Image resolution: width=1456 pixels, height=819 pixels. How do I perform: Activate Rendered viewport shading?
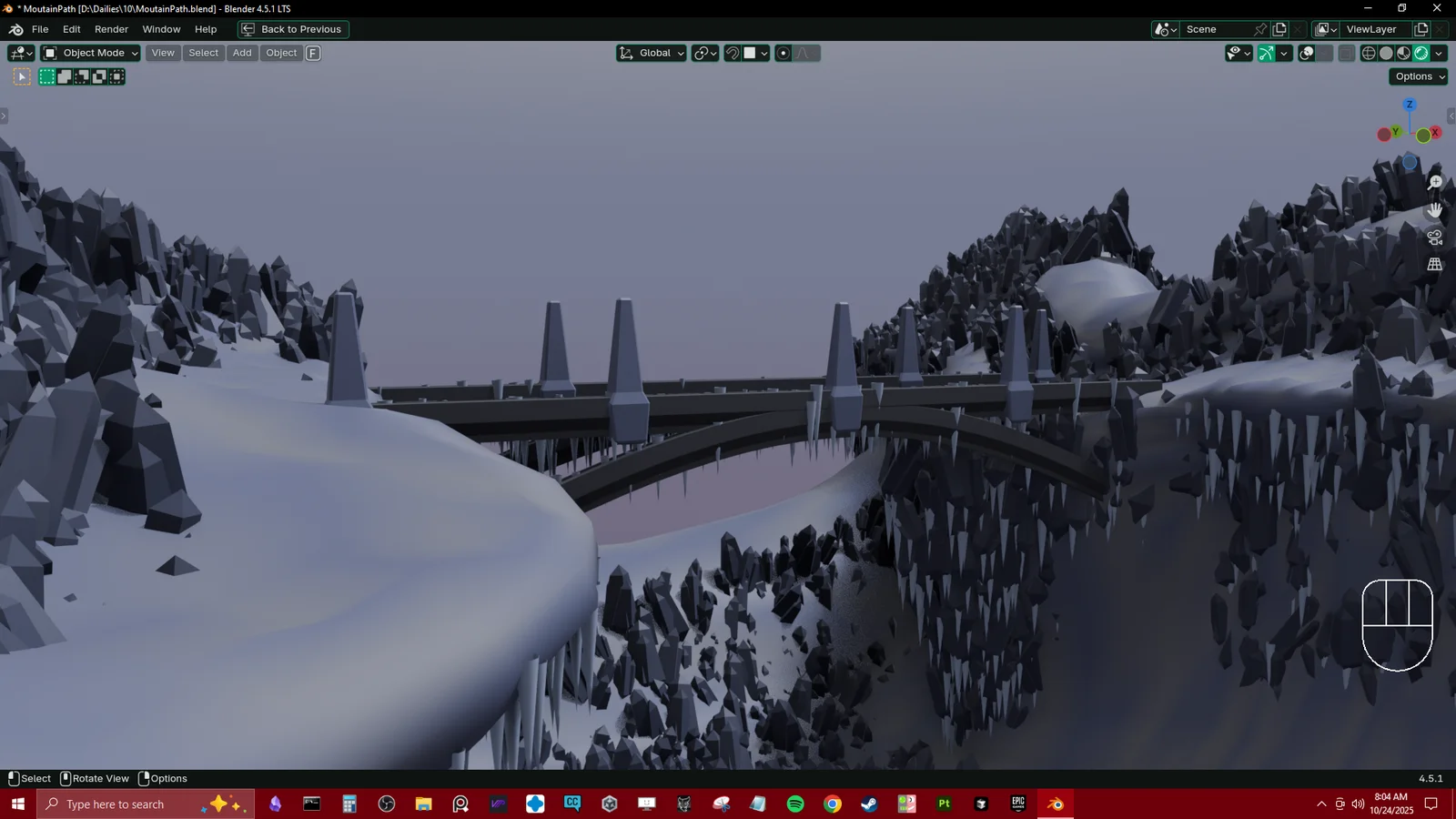[1421, 53]
